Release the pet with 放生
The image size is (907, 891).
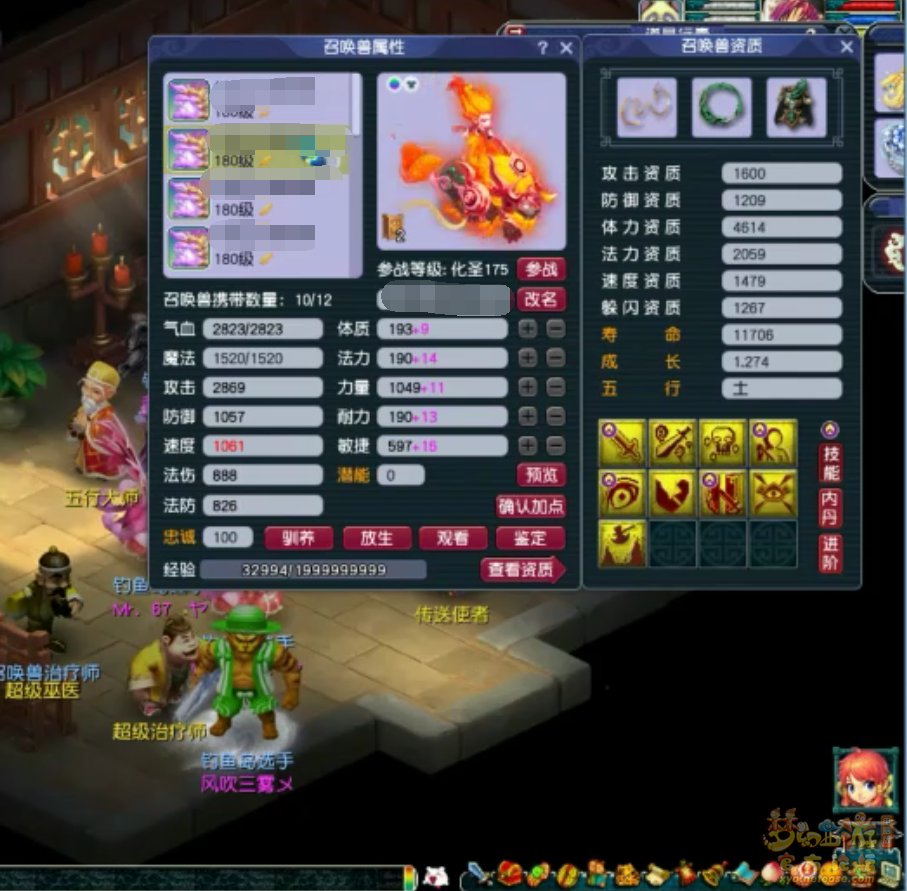point(376,538)
